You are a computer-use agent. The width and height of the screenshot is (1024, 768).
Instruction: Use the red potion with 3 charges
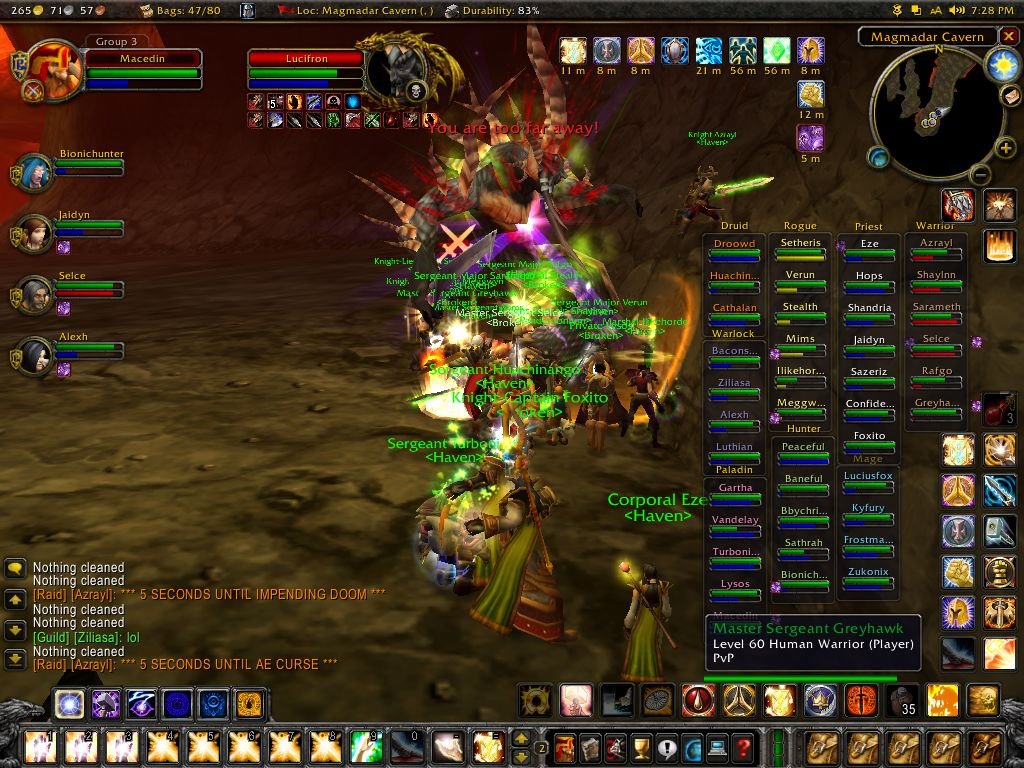(998, 408)
